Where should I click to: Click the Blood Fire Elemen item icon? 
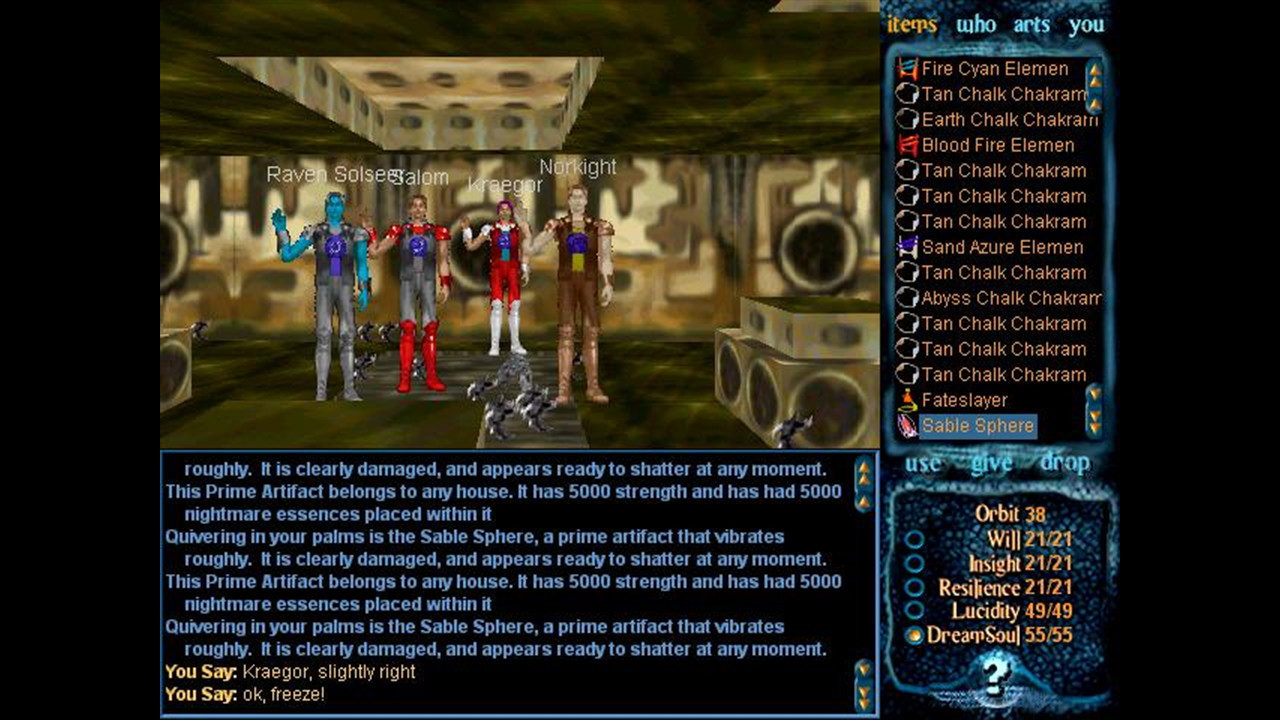pyautogui.click(x=907, y=145)
